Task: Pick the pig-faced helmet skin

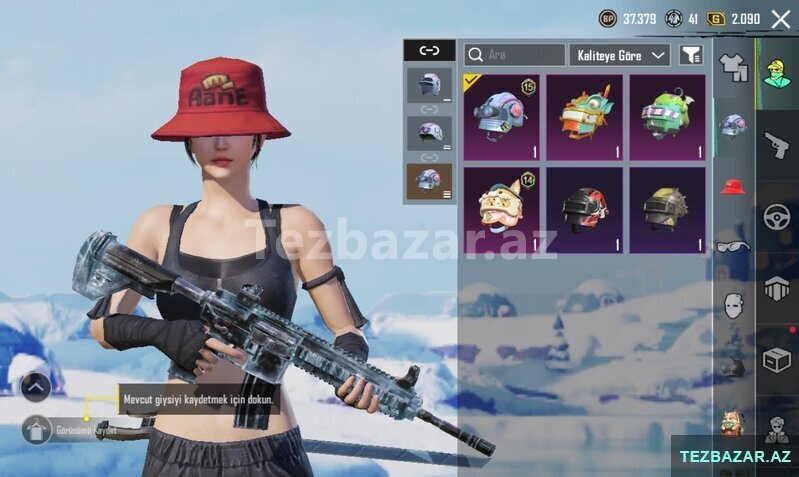Action: click(501, 209)
